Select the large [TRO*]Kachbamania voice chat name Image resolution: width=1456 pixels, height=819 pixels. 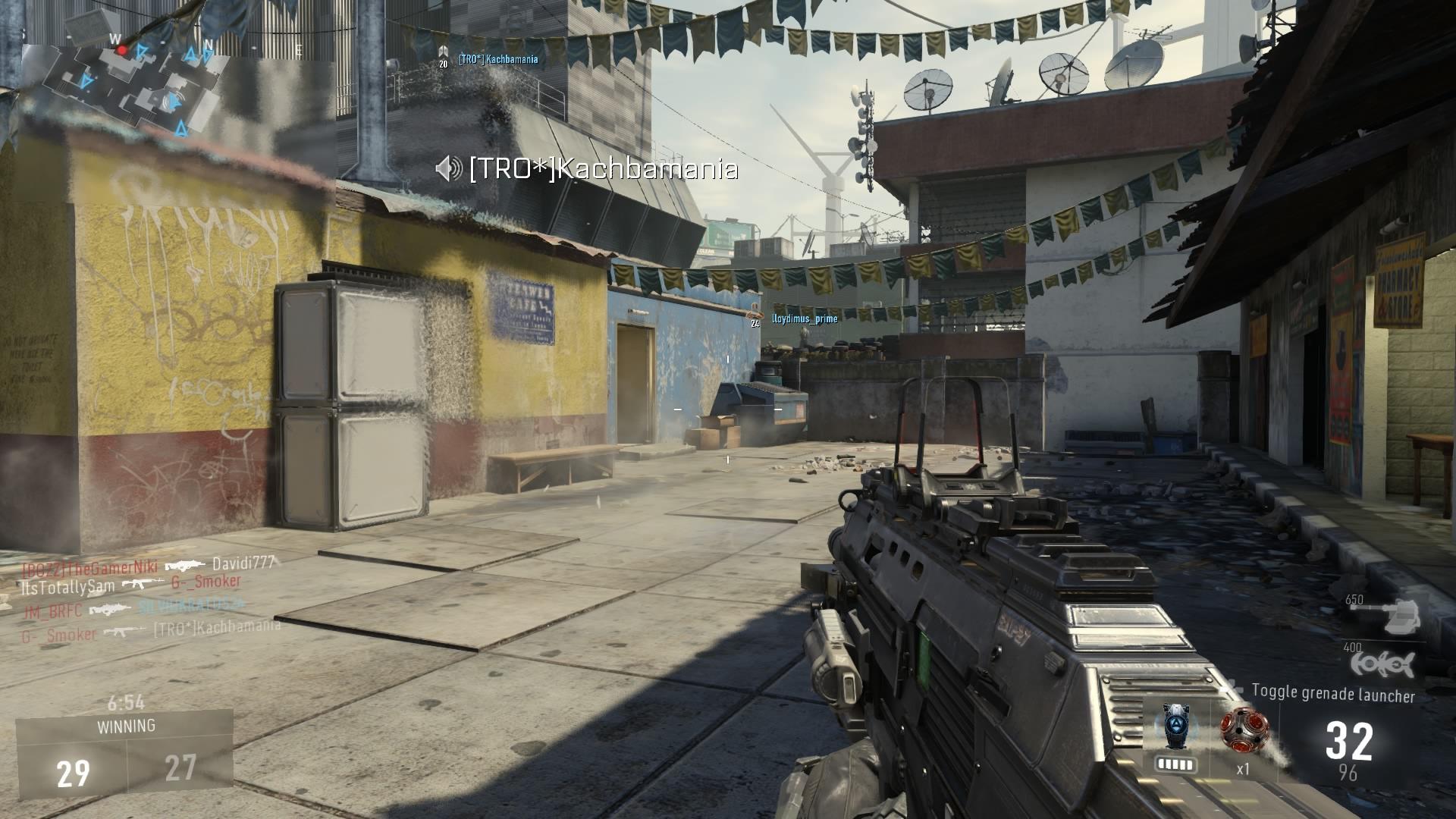coord(603,168)
